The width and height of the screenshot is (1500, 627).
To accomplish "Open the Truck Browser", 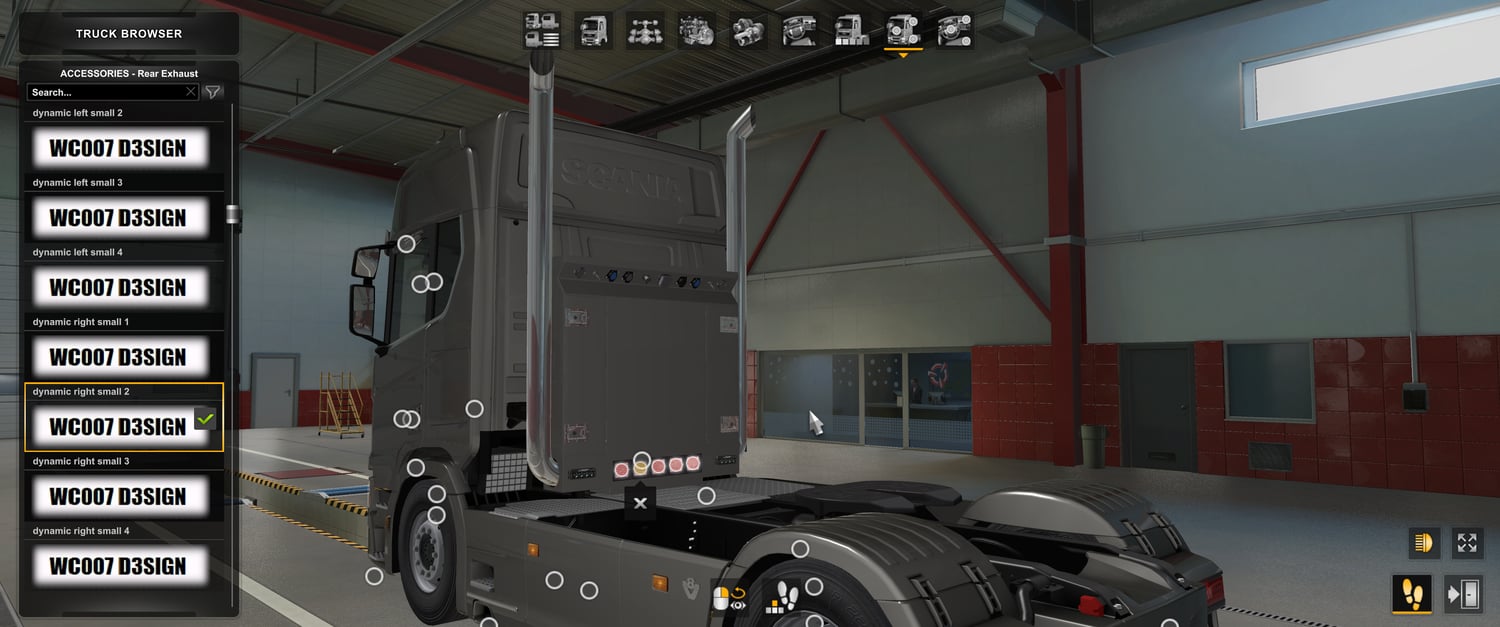I will (x=129, y=34).
